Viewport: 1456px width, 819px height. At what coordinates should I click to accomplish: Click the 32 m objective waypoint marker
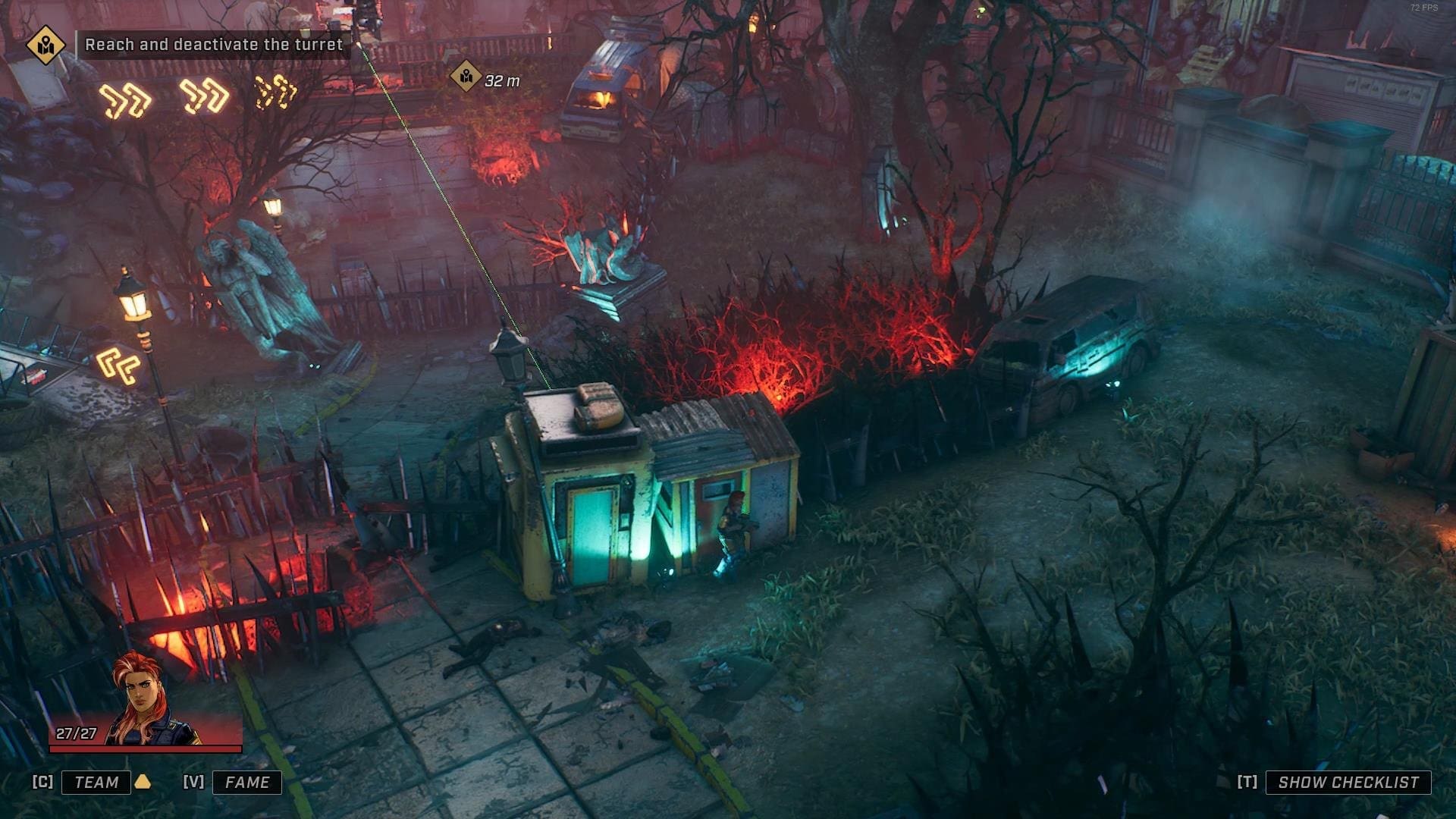click(x=466, y=77)
